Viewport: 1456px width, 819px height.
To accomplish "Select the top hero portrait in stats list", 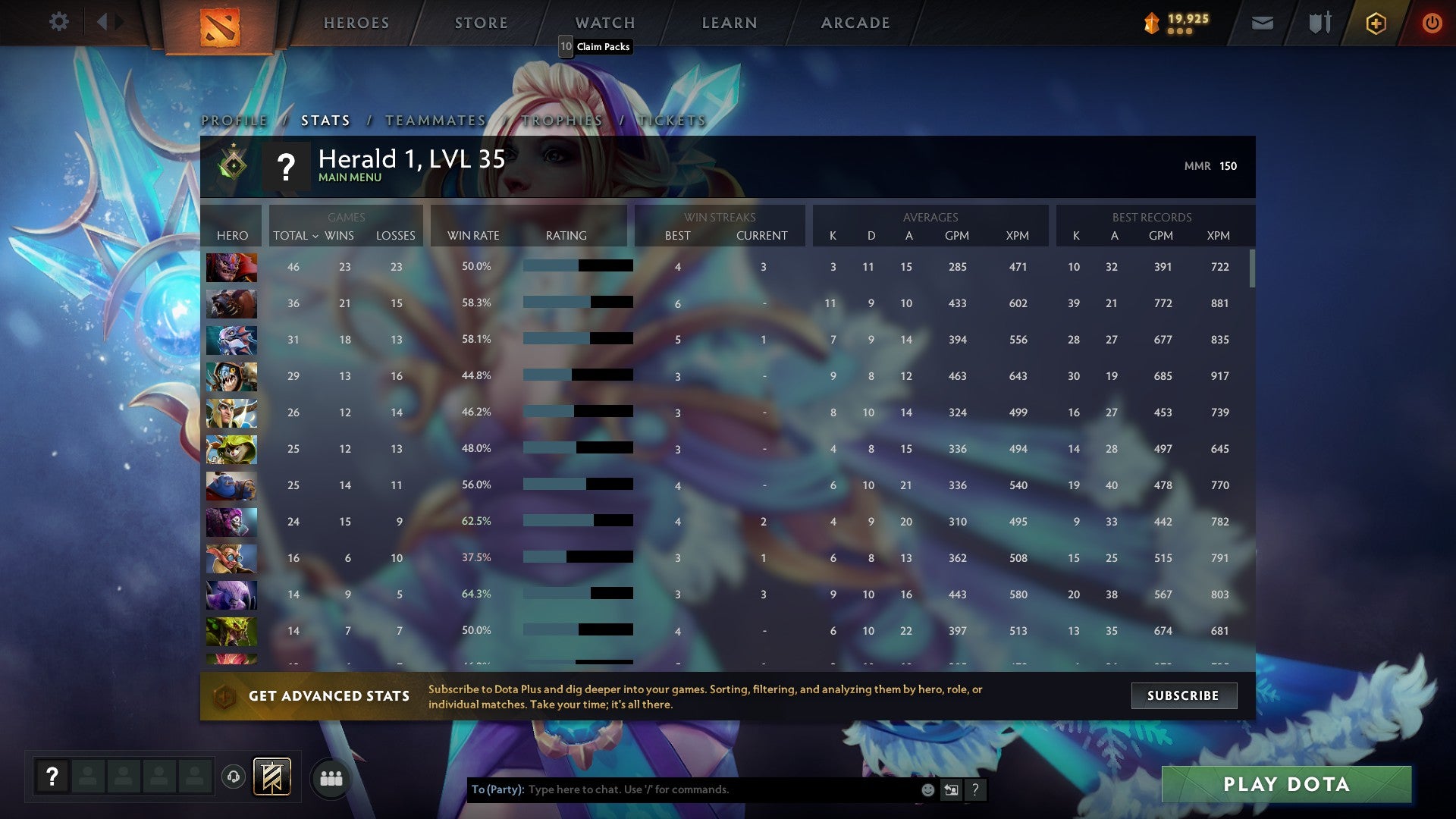I will tap(231, 266).
